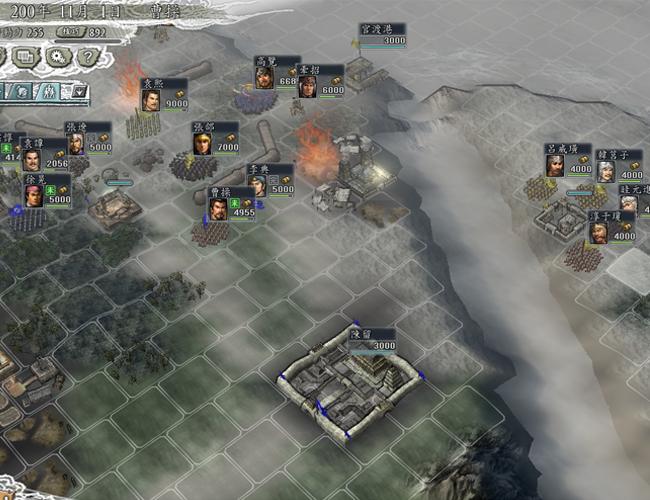Select Xu Huang's unit with 5000 troops

pyautogui.click(x=33, y=195)
